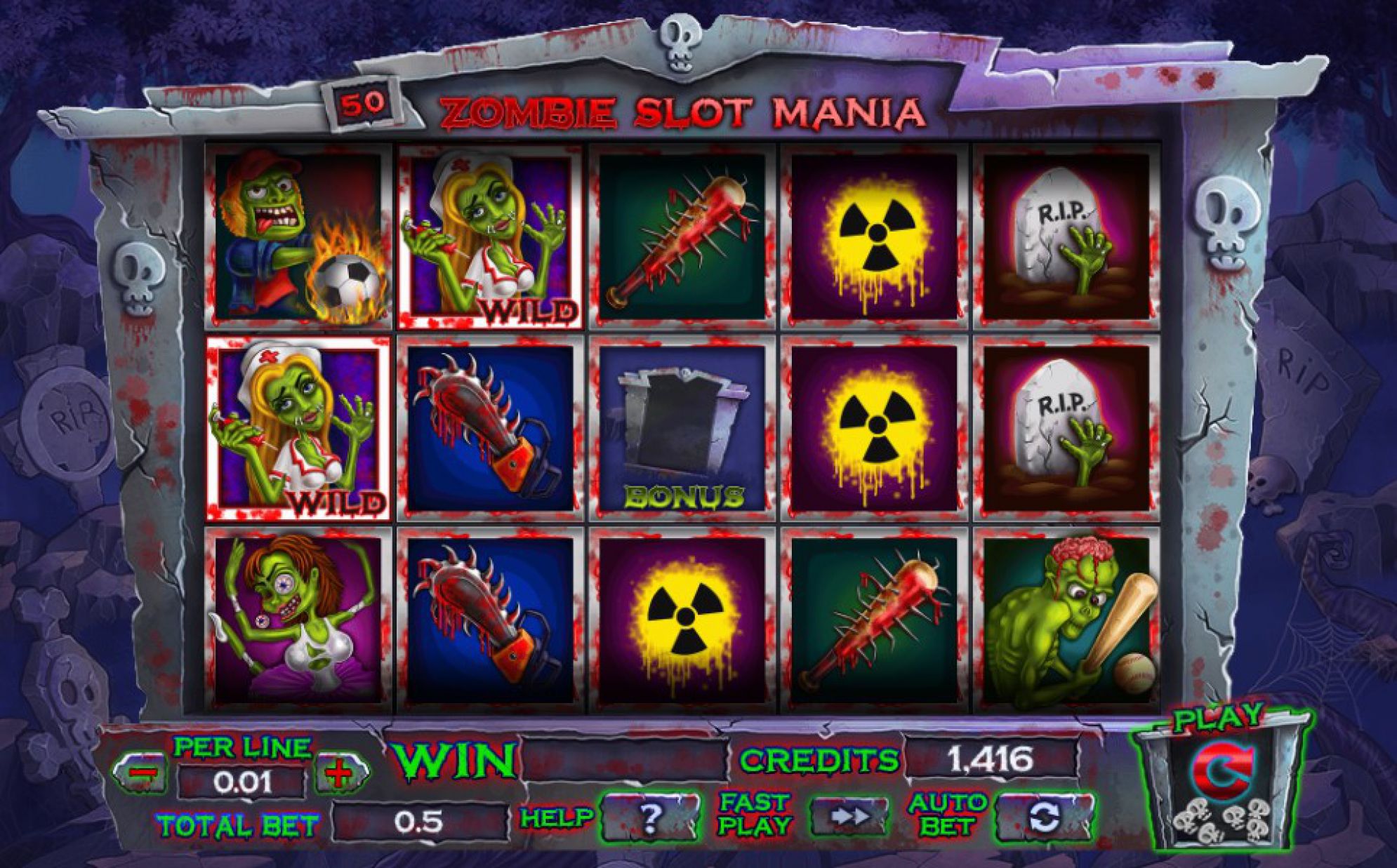Activate the Auto Bet button
The width and height of the screenshot is (1397, 868).
pyautogui.click(x=1043, y=817)
